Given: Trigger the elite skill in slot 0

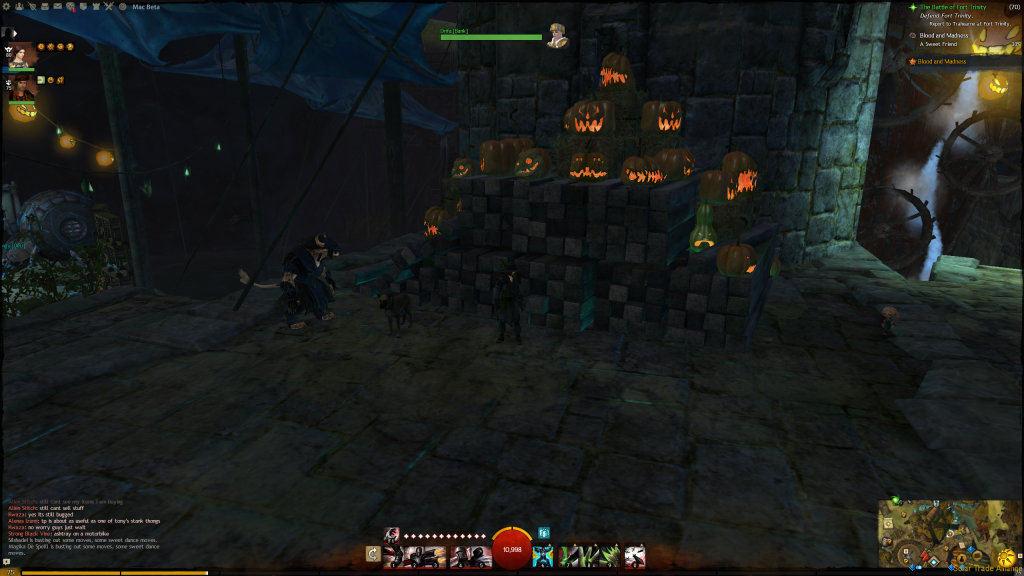Looking at the screenshot, I should point(635,556).
